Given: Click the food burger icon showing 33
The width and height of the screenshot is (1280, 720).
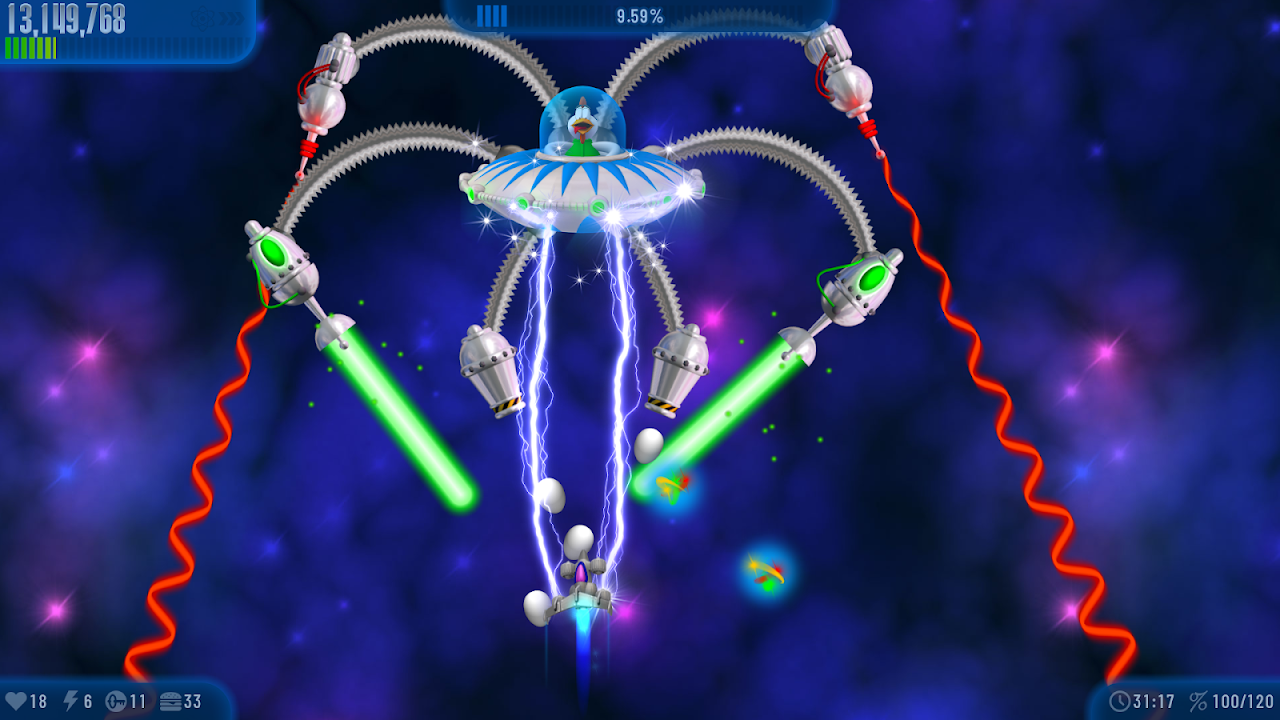Looking at the screenshot, I should (x=172, y=700).
